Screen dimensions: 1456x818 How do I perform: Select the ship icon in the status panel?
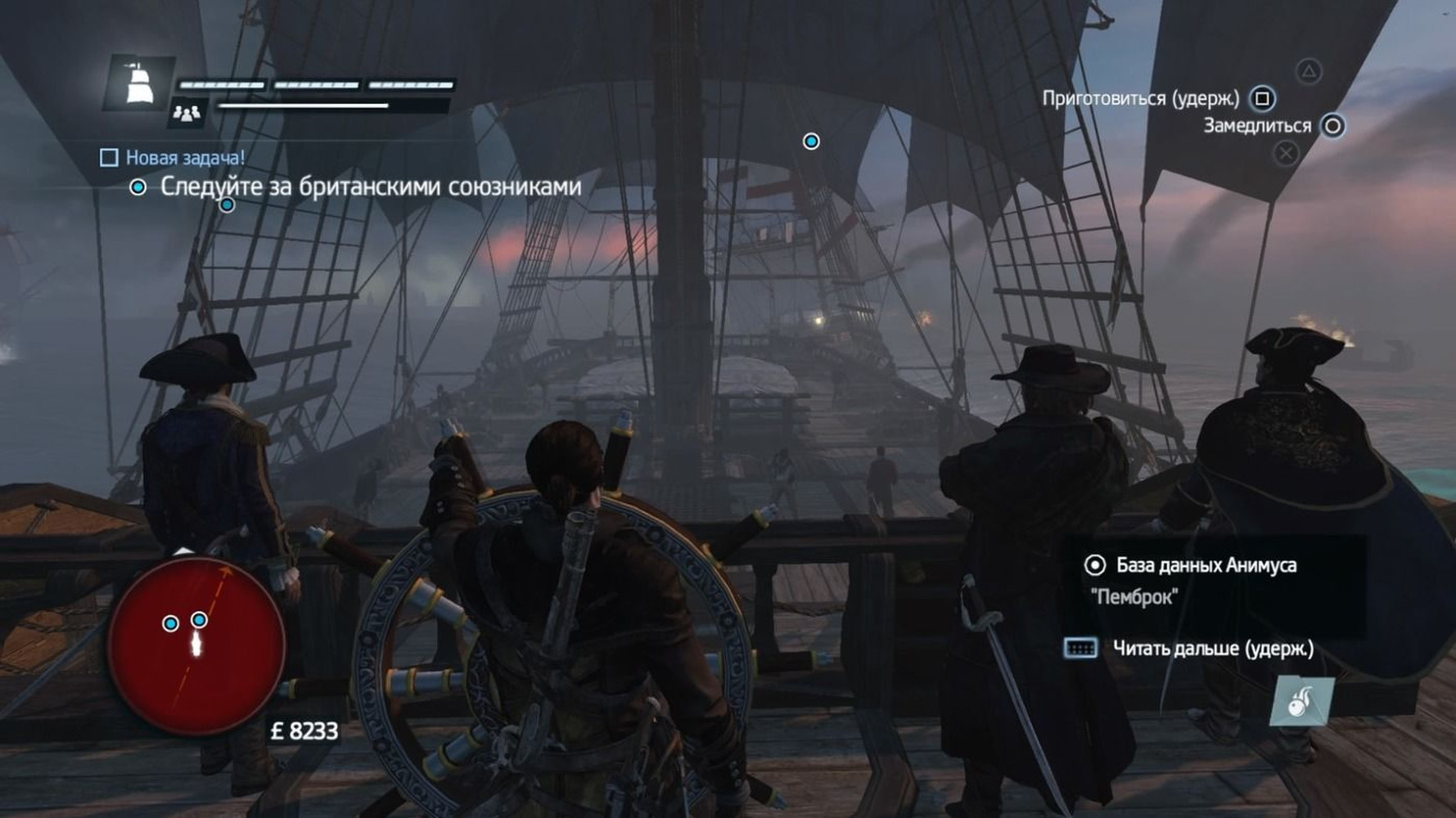[x=139, y=83]
